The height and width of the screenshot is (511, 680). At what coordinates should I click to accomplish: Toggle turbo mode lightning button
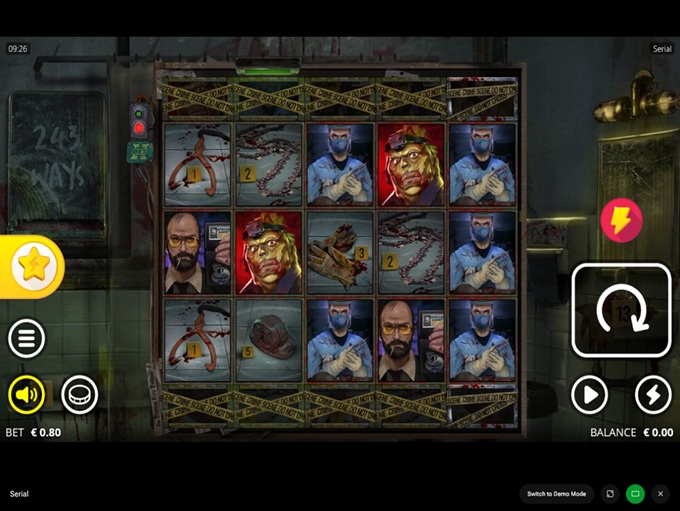click(x=653, y=395)
